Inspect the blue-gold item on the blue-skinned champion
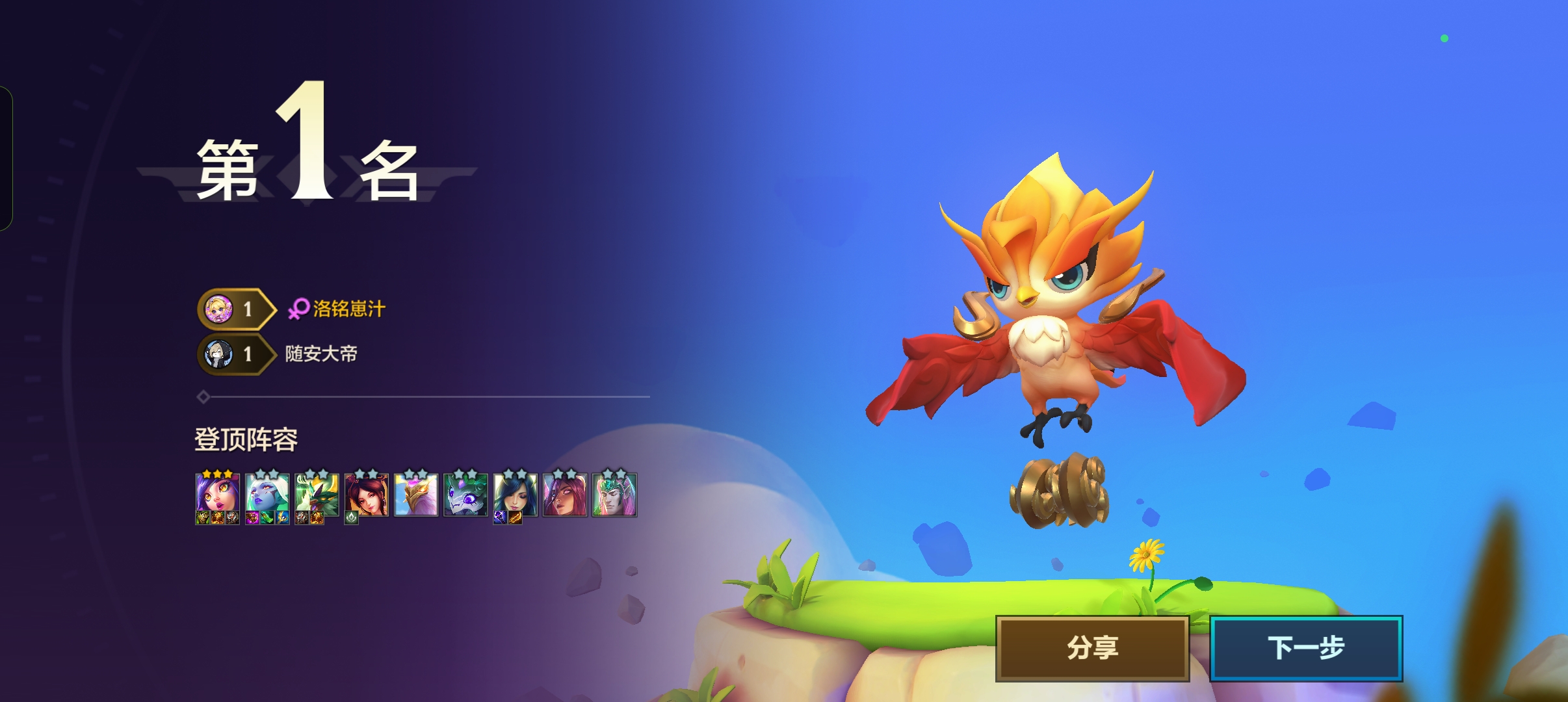Viewport: 1568px width, 702px height. (x=282, y=518)
